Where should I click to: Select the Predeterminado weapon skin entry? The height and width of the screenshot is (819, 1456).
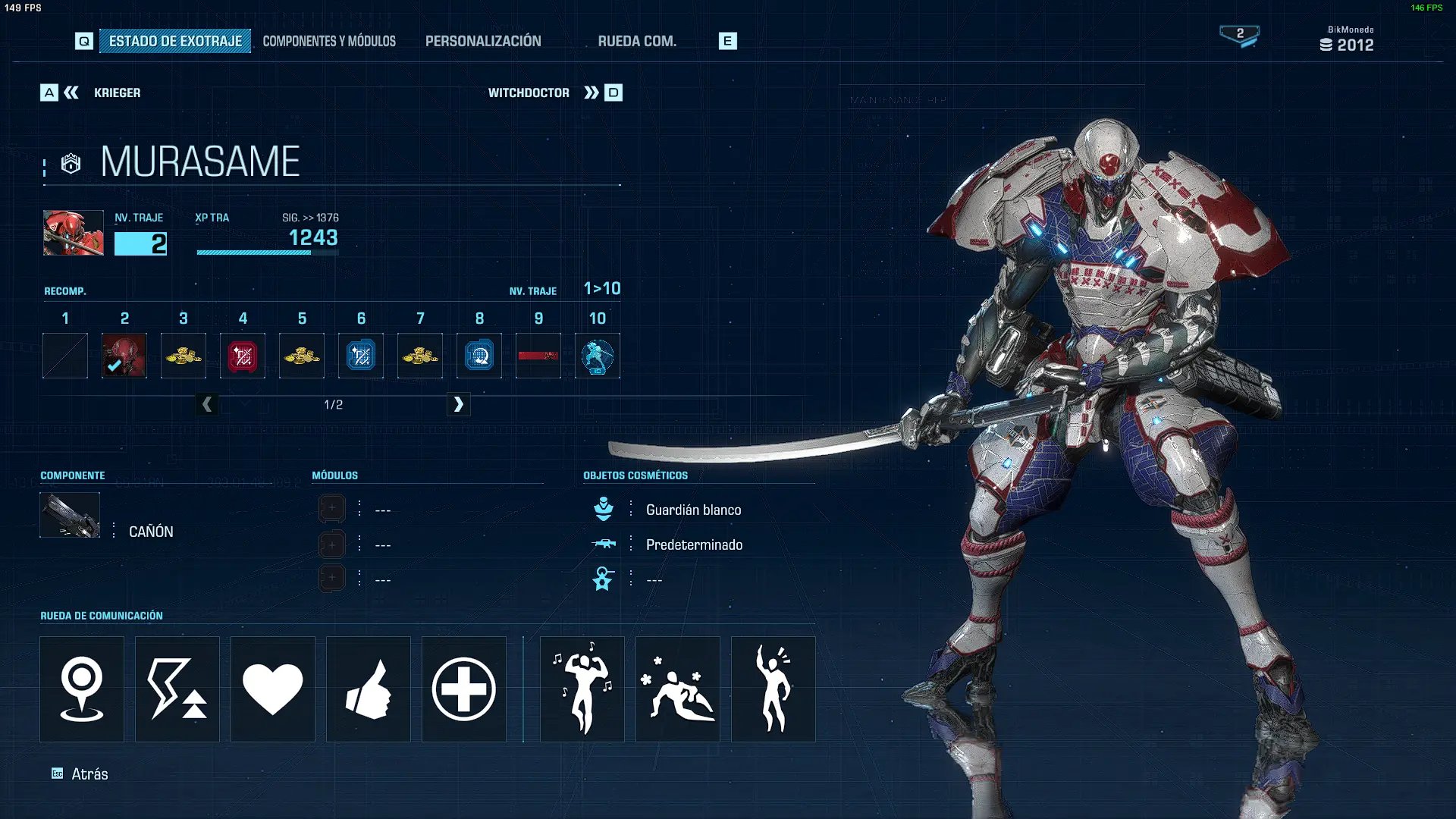pyautogui.click(x=693, y=544)
